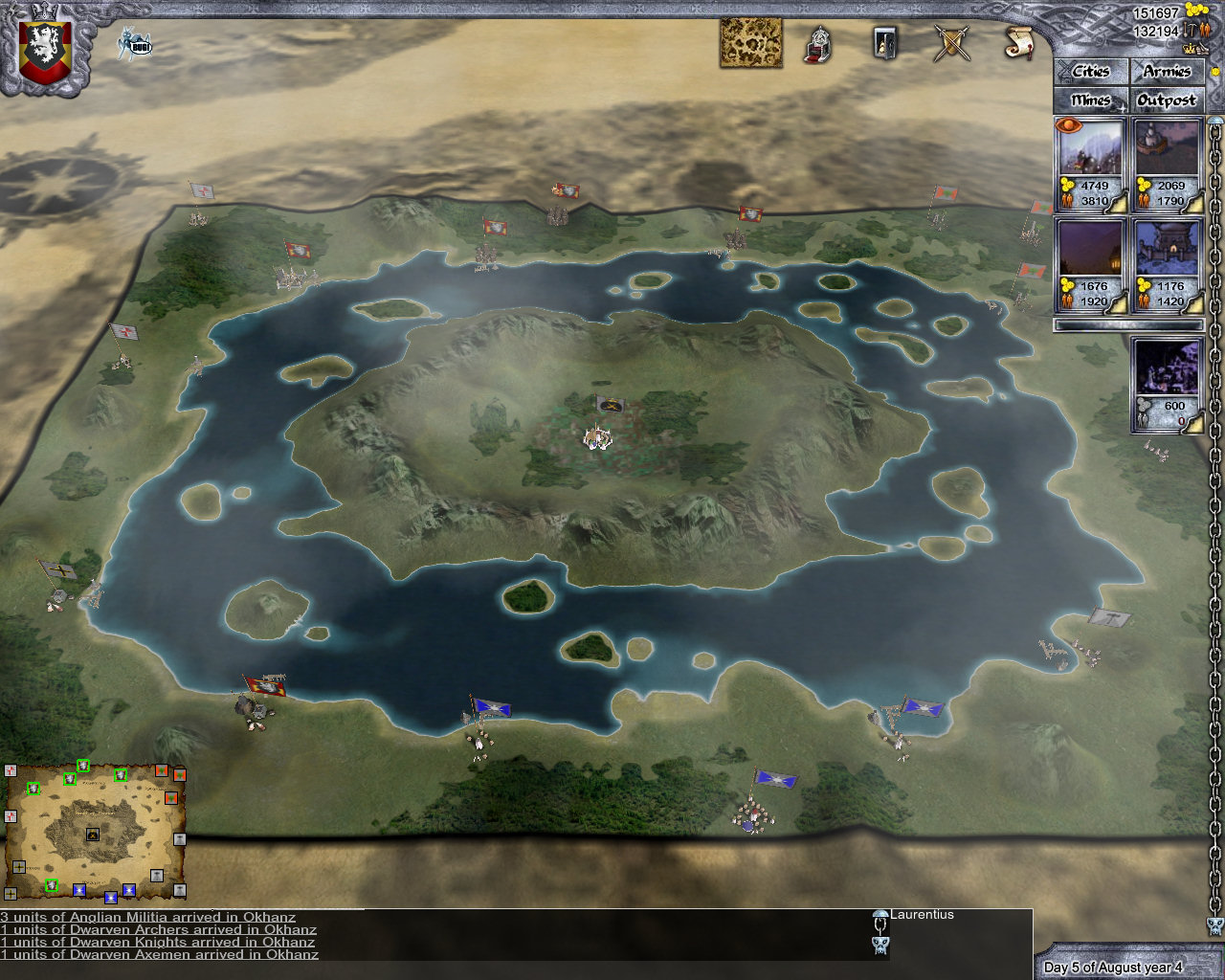Click your kingdom's lion crest shield

point(42,44)
